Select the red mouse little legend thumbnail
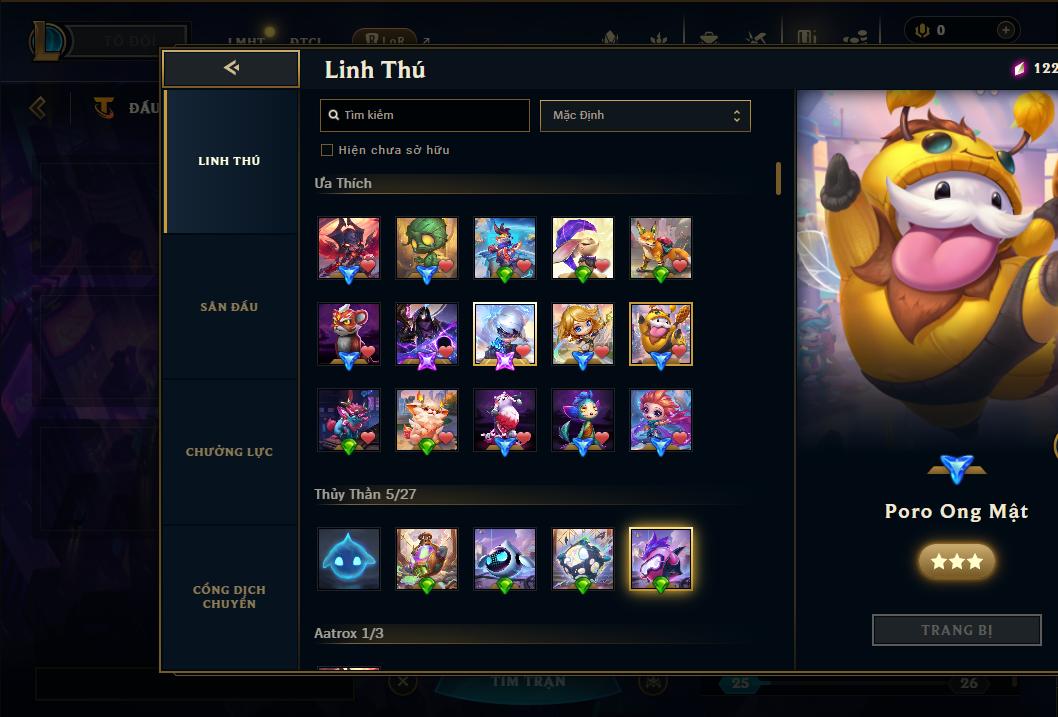Viewport: 1058px width, 717px height. (x=349, y=334)
